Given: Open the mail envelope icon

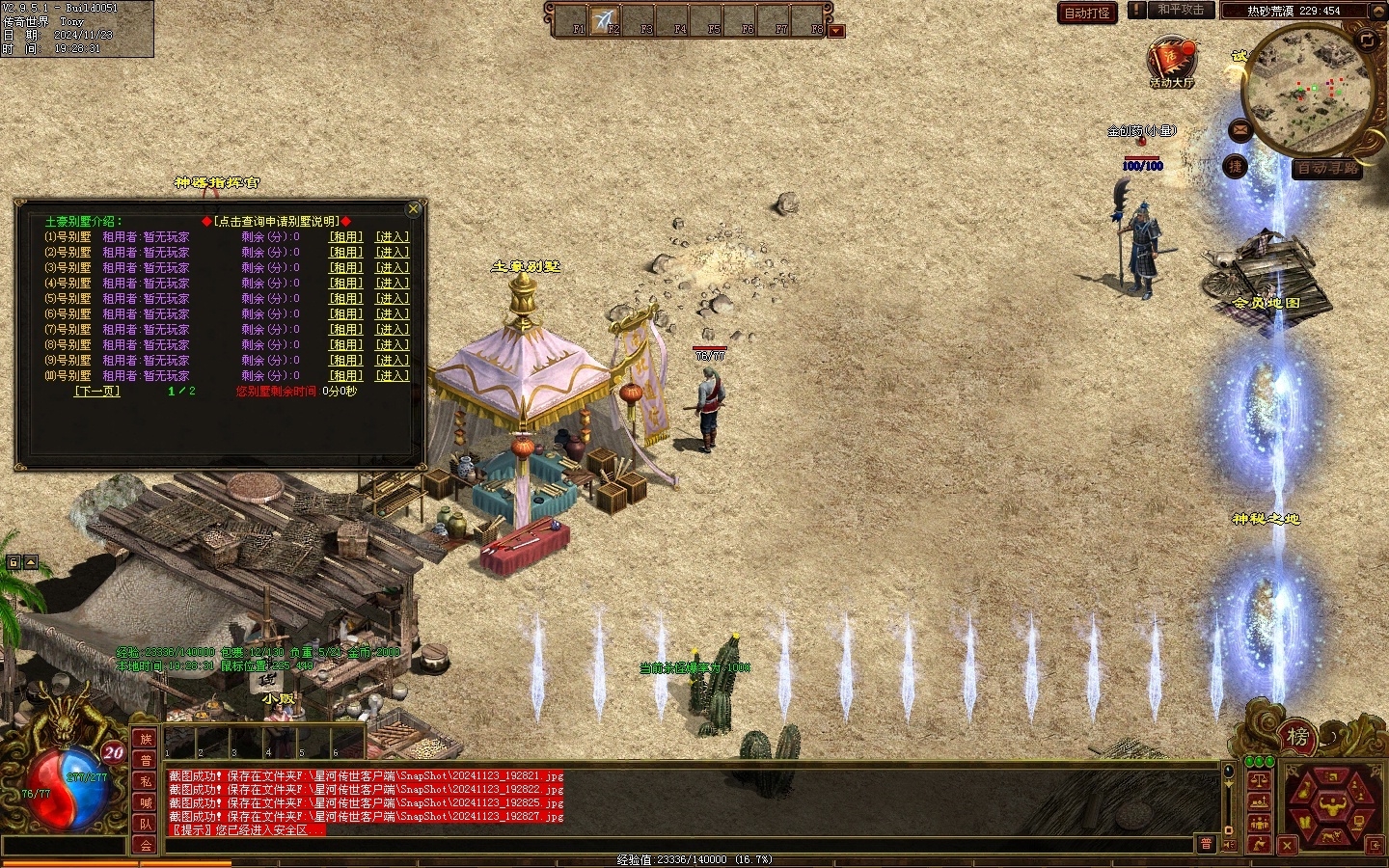Looking at the screenshot, I should tap(1240, 129).
